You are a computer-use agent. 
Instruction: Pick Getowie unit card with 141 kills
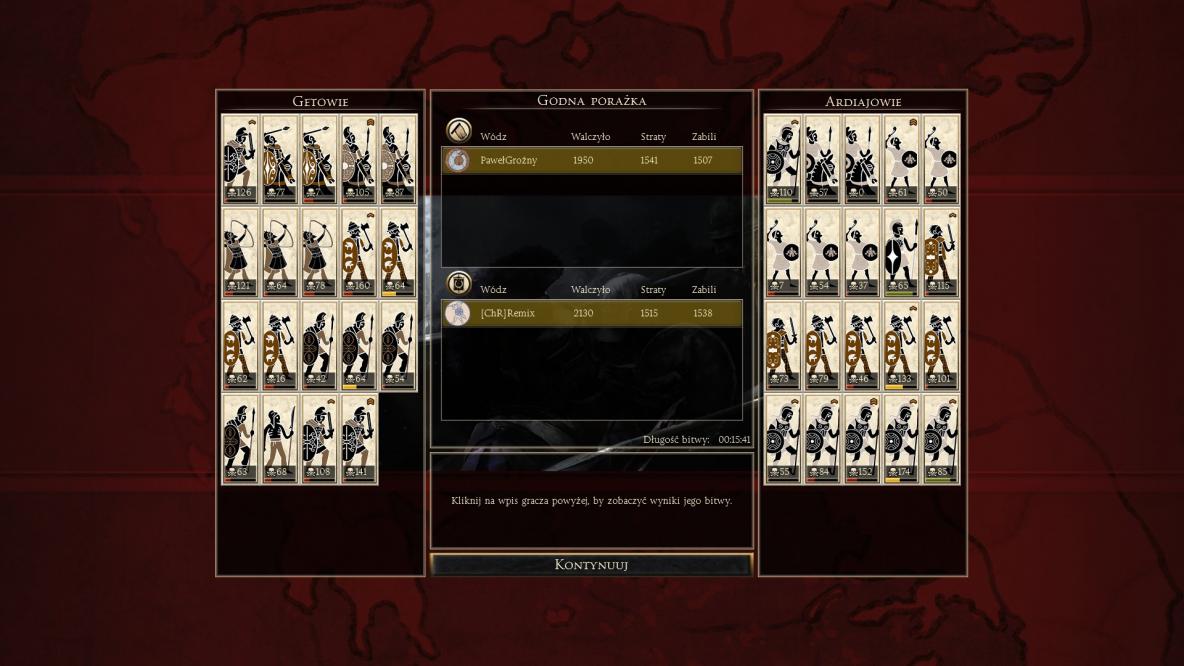[358, 438]
